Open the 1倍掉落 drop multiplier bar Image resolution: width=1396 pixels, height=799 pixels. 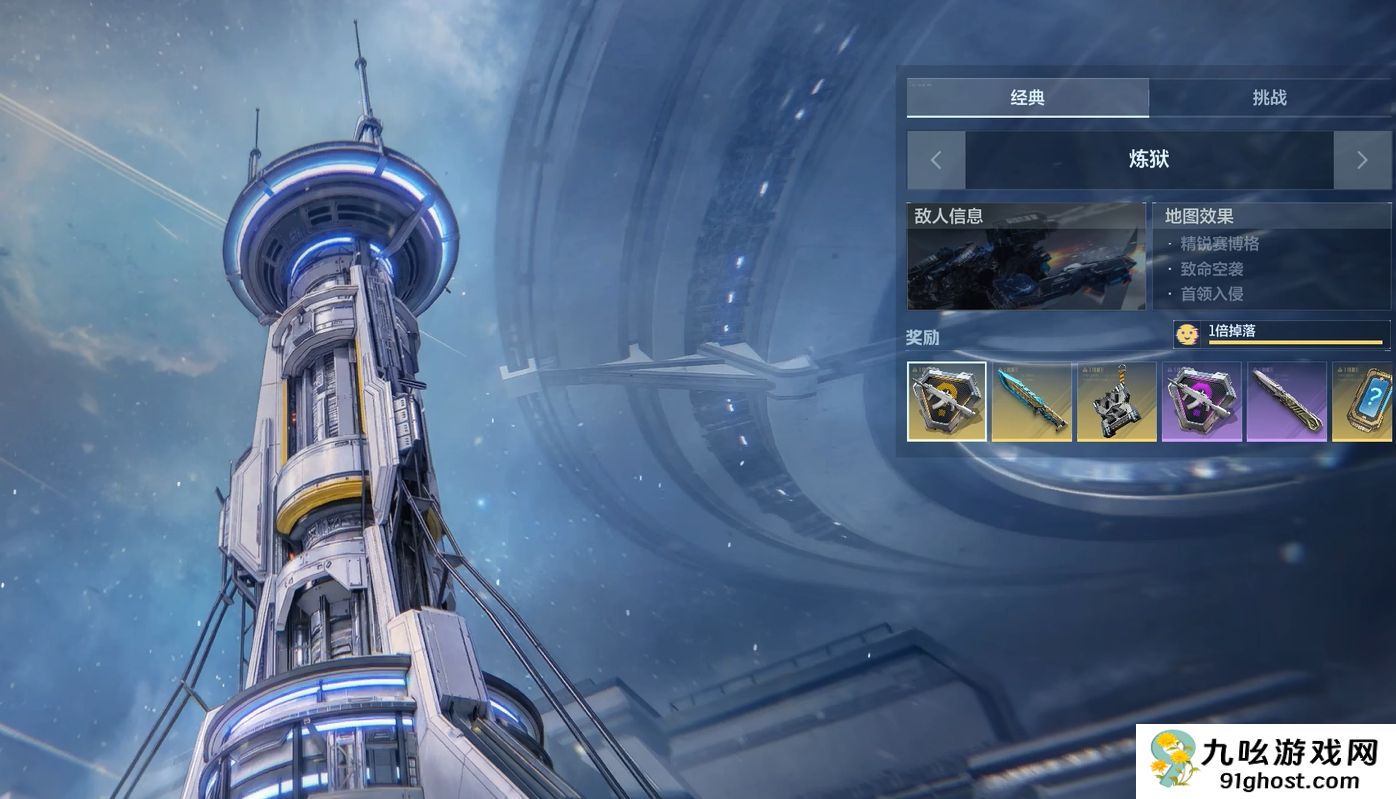pos(1281,334)
